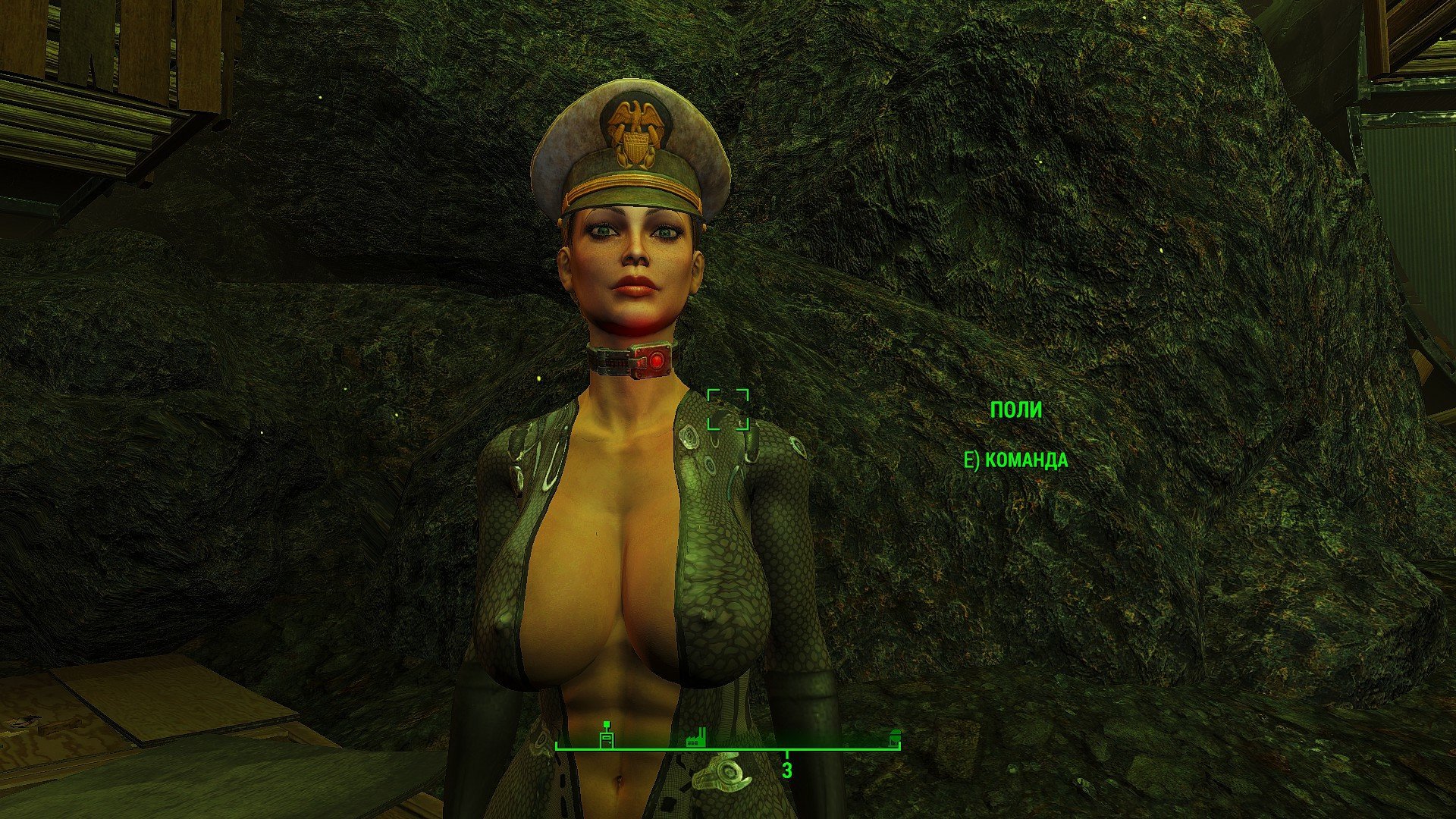The image size is (1456, 819).
Task: Click the compass bar west indicator
Action: [x=786, y=770]
